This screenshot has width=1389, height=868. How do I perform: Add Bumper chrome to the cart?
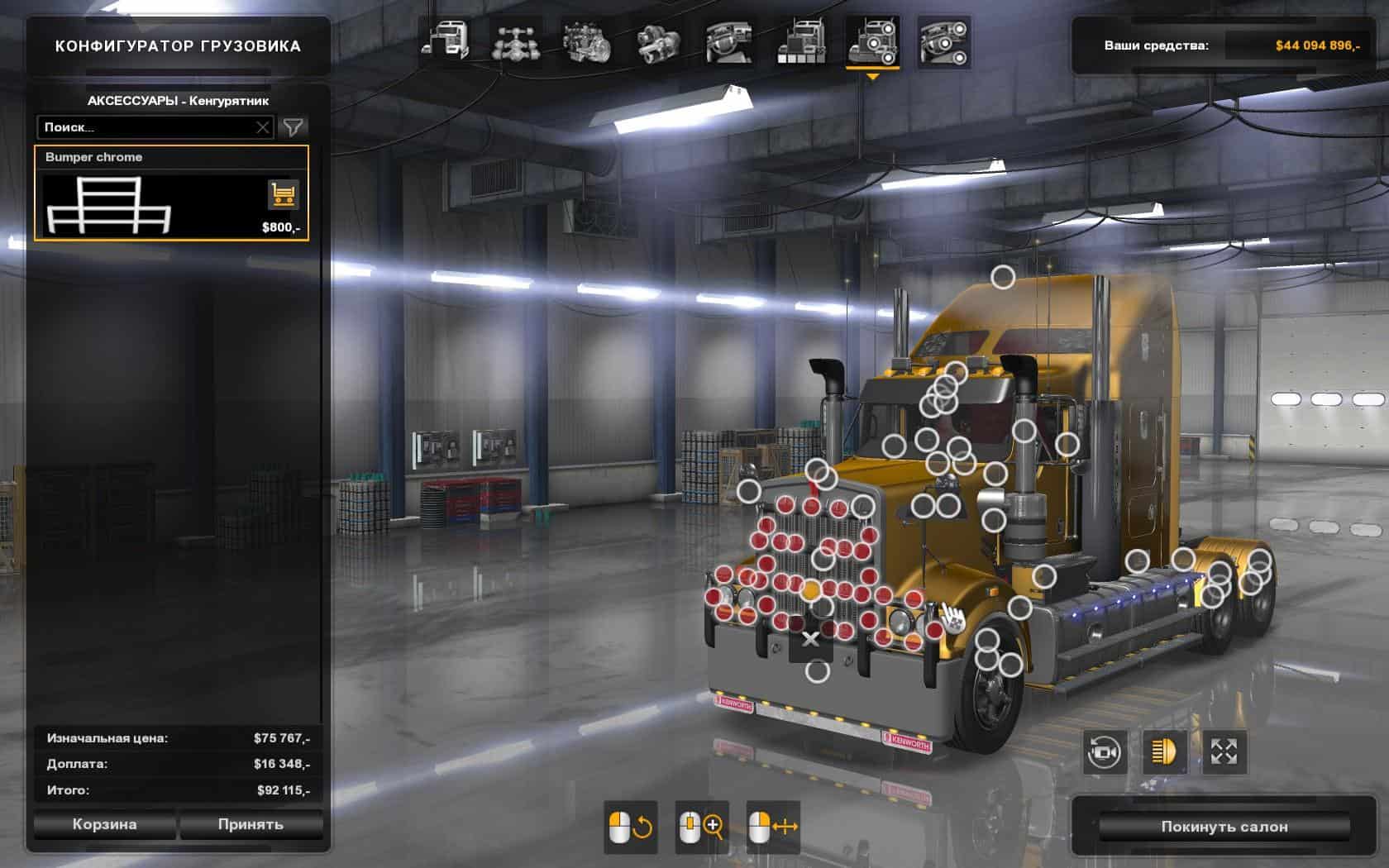283,195
